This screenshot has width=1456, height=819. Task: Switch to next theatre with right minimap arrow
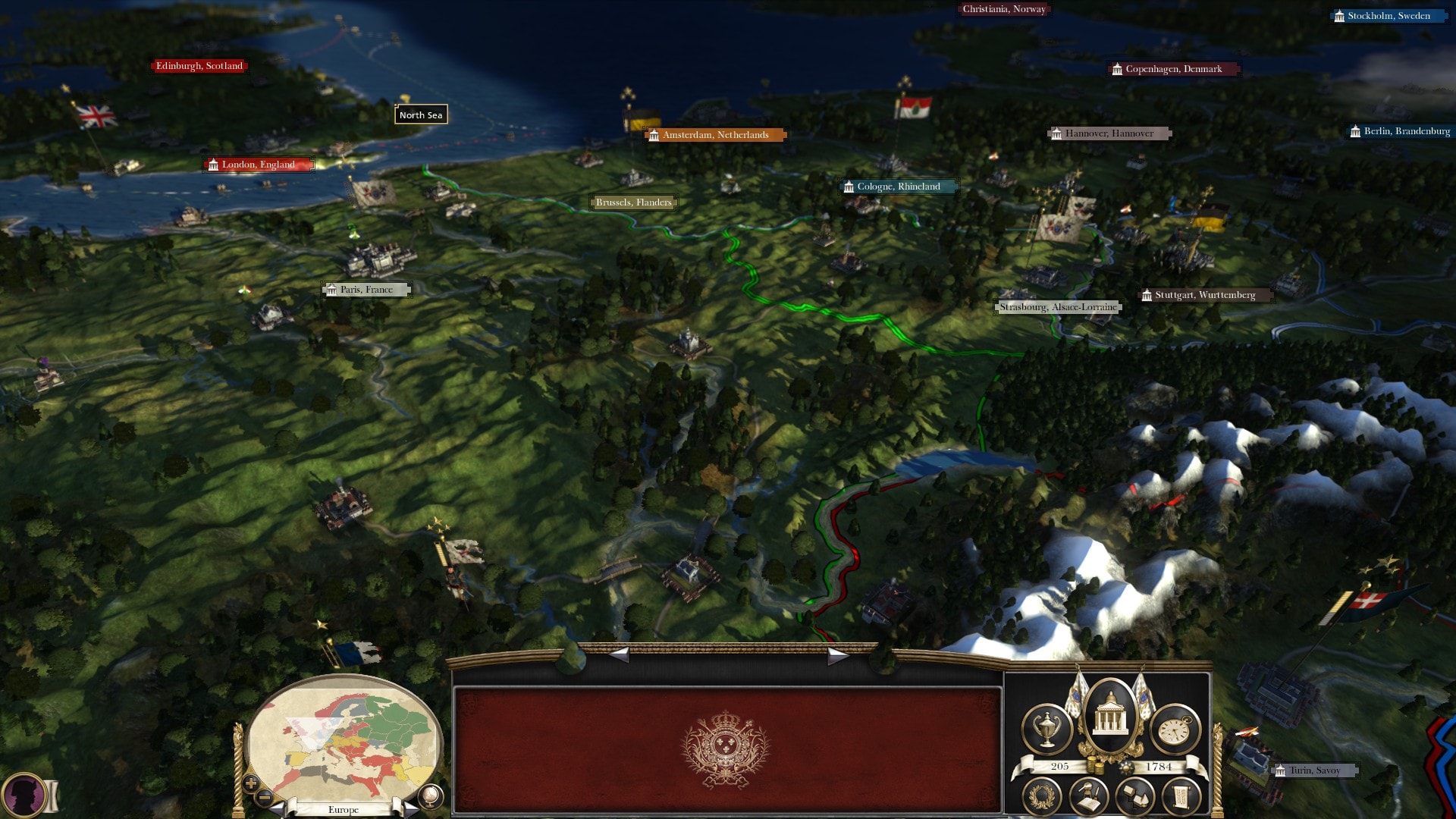[x=410, y=809]
